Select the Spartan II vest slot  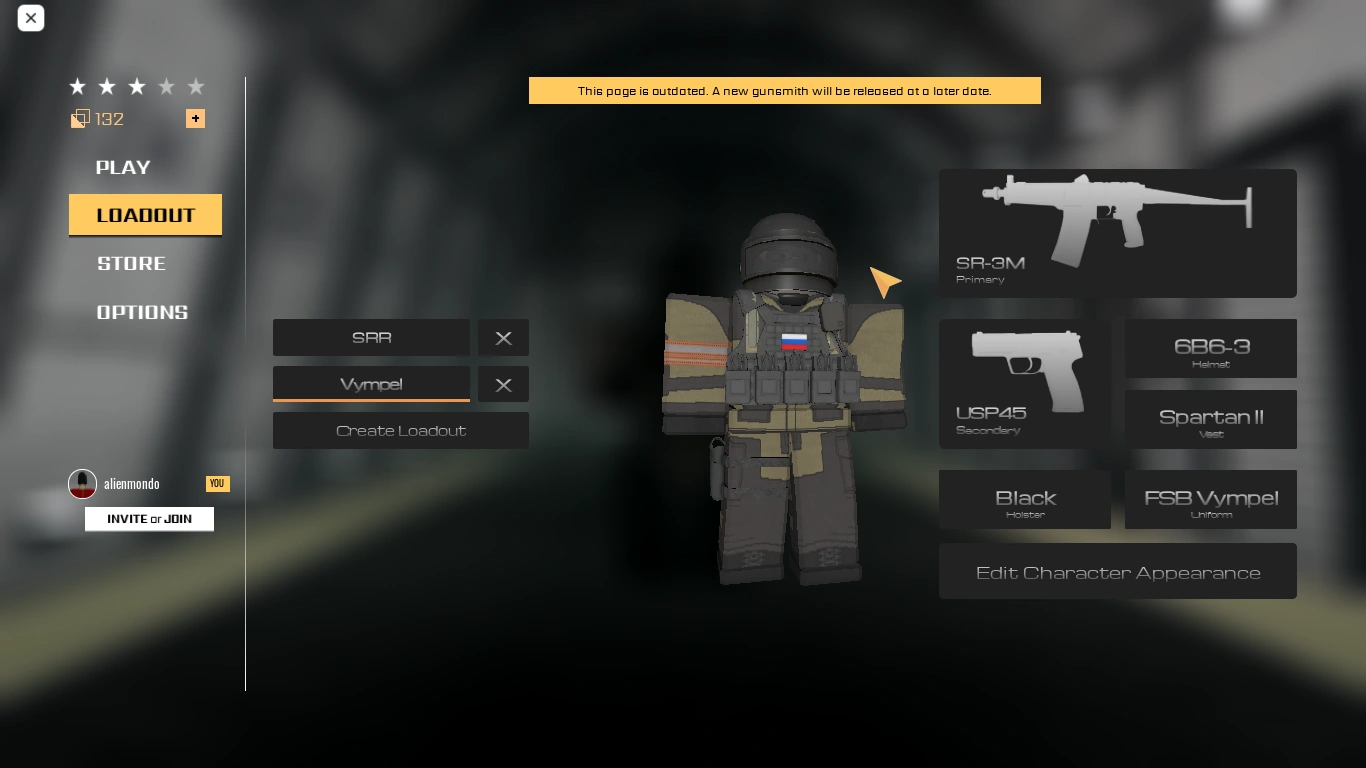[x=1210, y=419]
